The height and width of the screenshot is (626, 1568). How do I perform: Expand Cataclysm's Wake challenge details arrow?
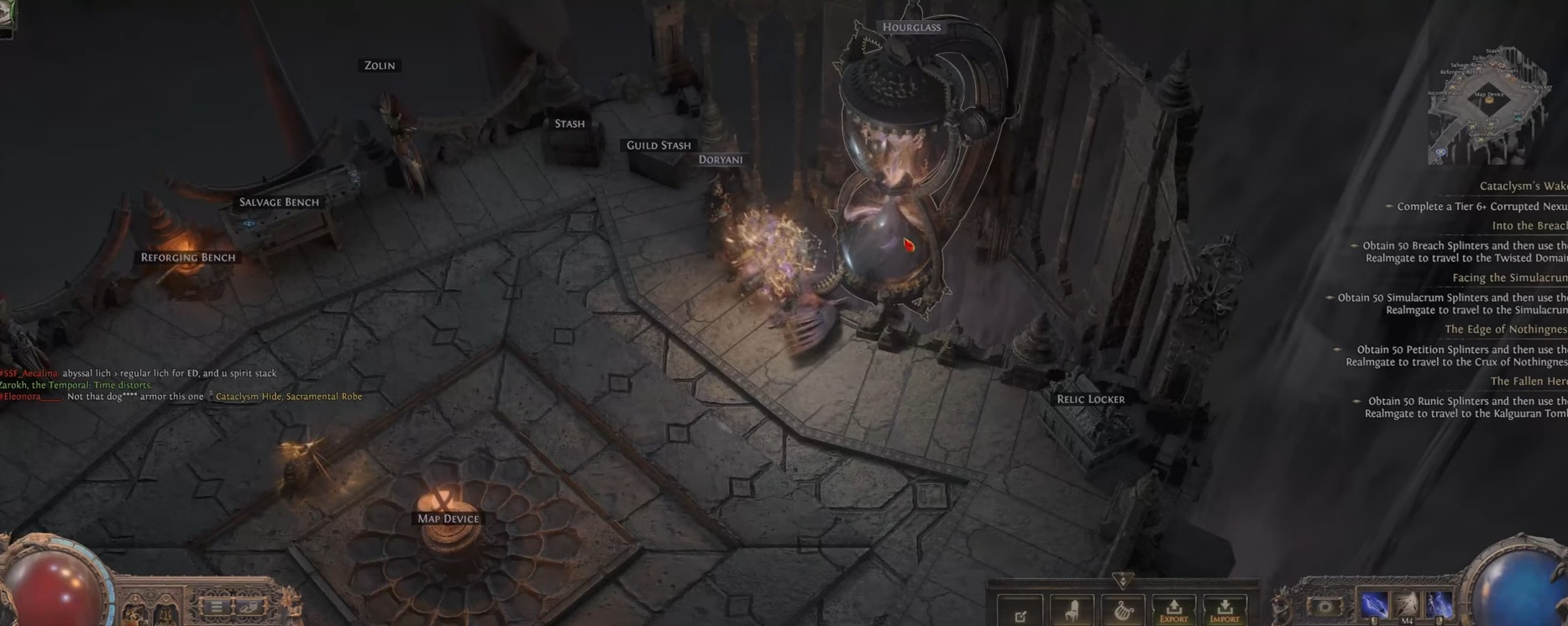coord(1388,206)
